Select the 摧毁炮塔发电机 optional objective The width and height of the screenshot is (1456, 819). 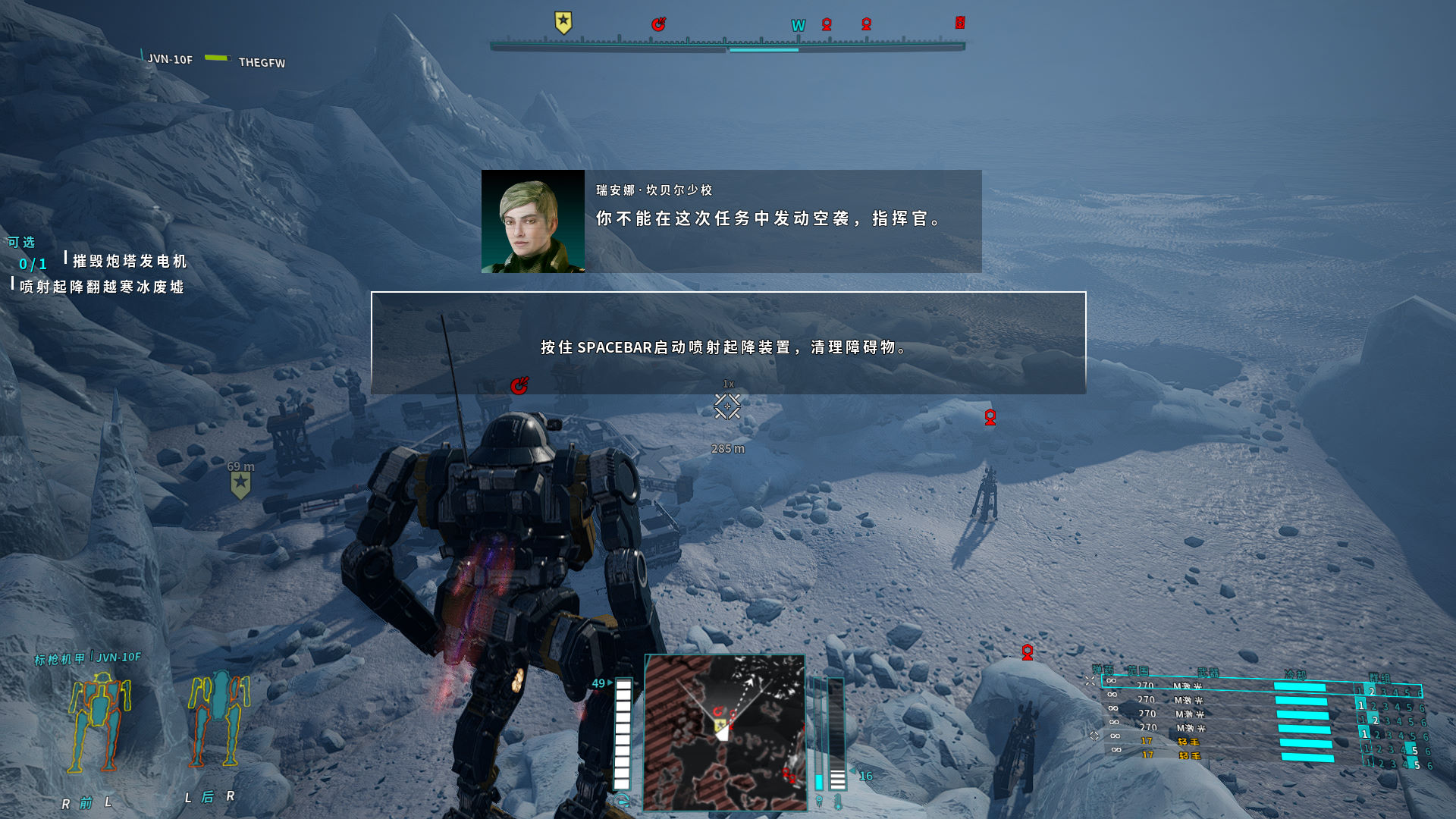click(x=130, y=262)
